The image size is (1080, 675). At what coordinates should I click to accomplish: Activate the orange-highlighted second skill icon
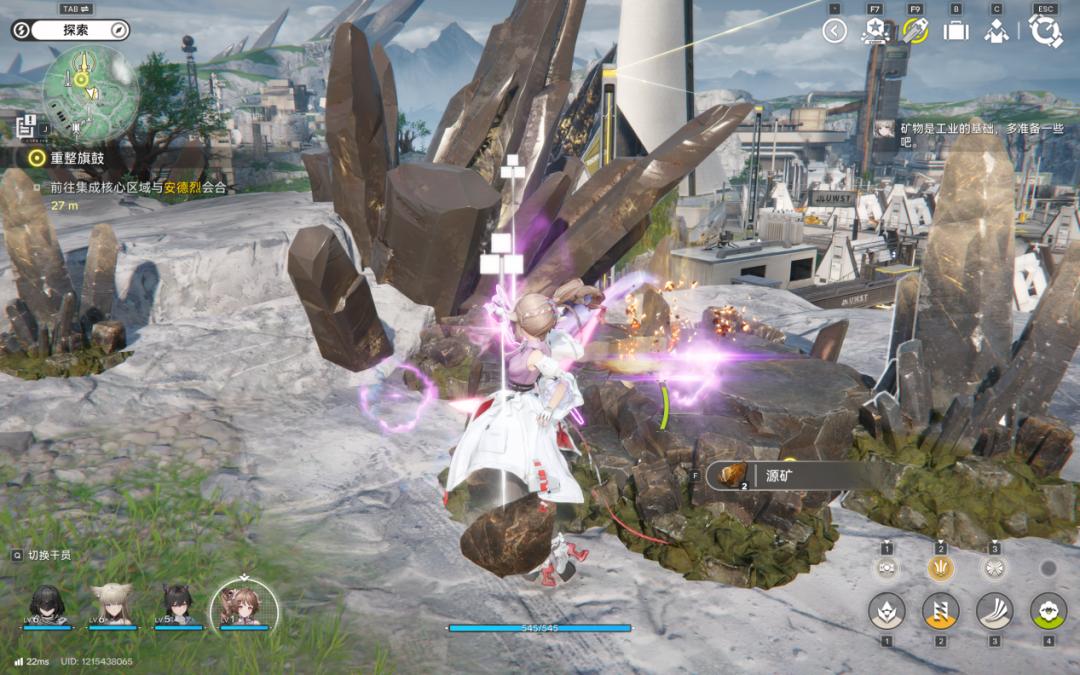point(940,611)
